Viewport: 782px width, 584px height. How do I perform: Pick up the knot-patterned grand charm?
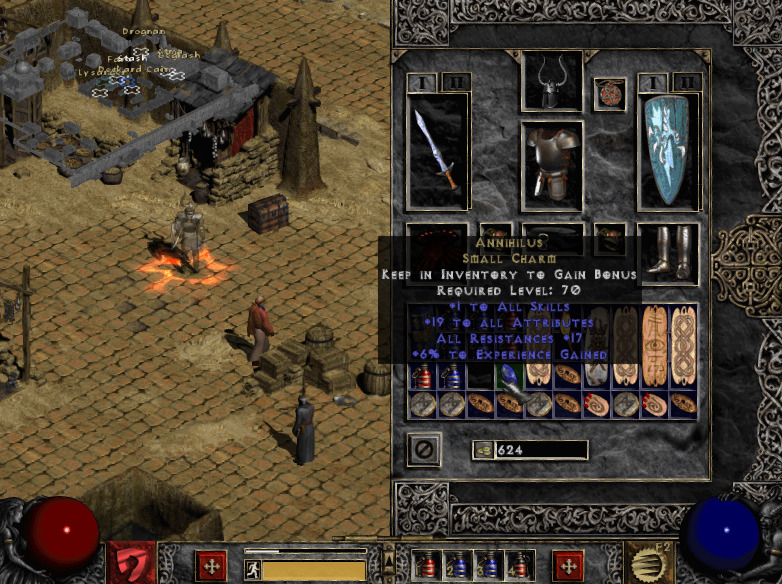684,344
